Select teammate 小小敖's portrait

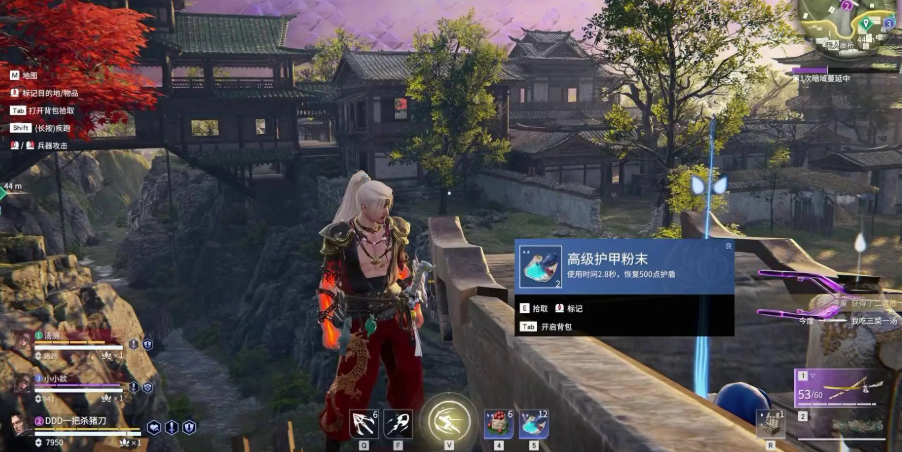(x=21, y=383)
